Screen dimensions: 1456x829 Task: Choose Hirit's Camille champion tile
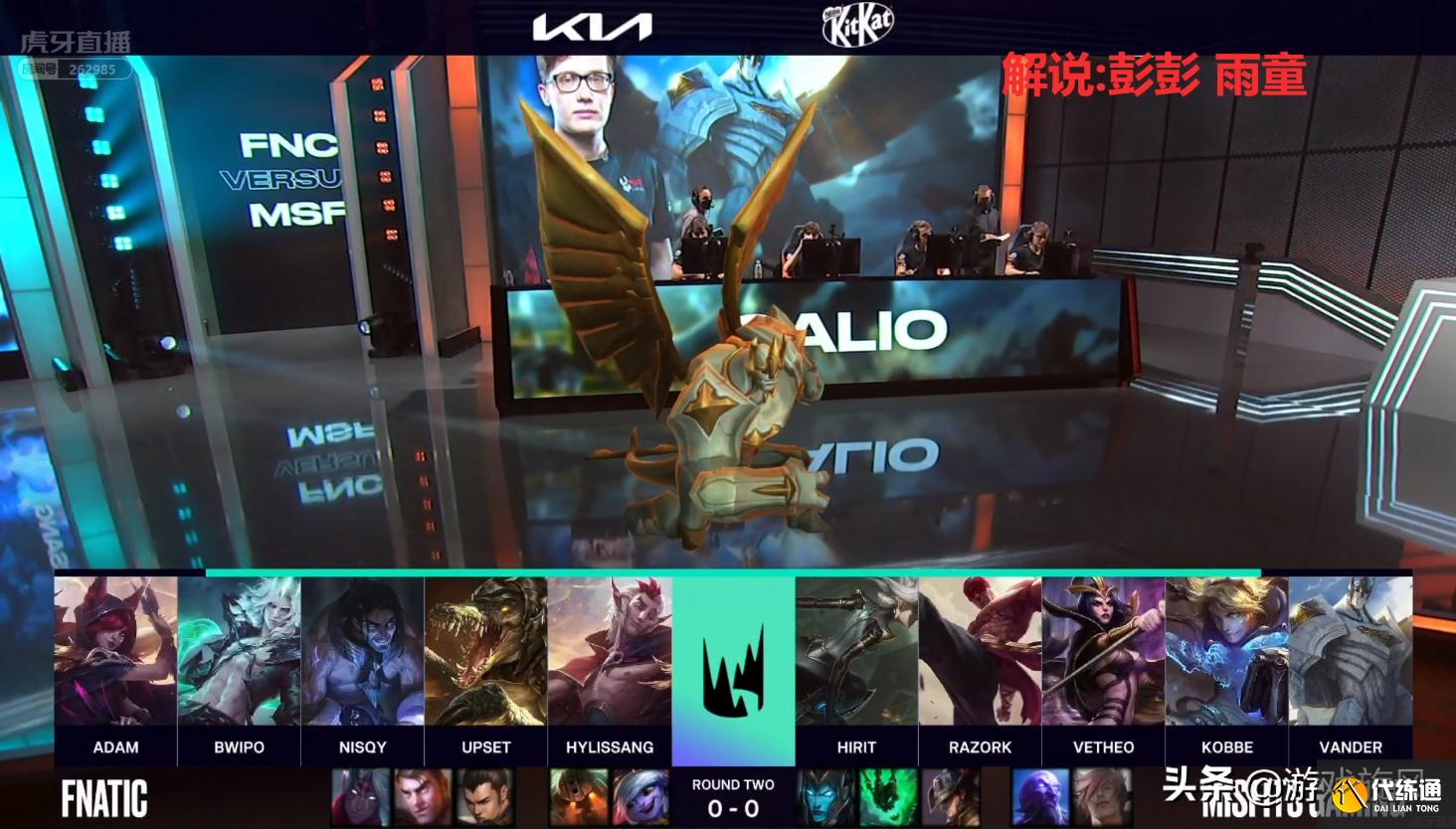point(856,651)
